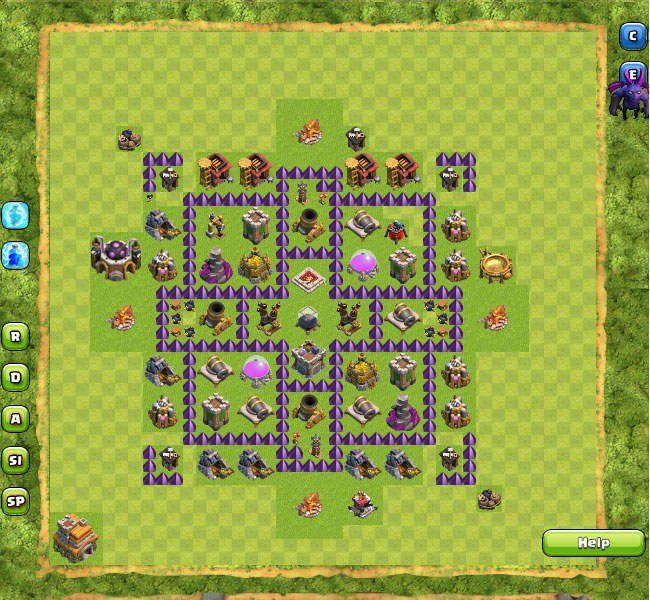Click the green R button

click(x=15, y=336)
